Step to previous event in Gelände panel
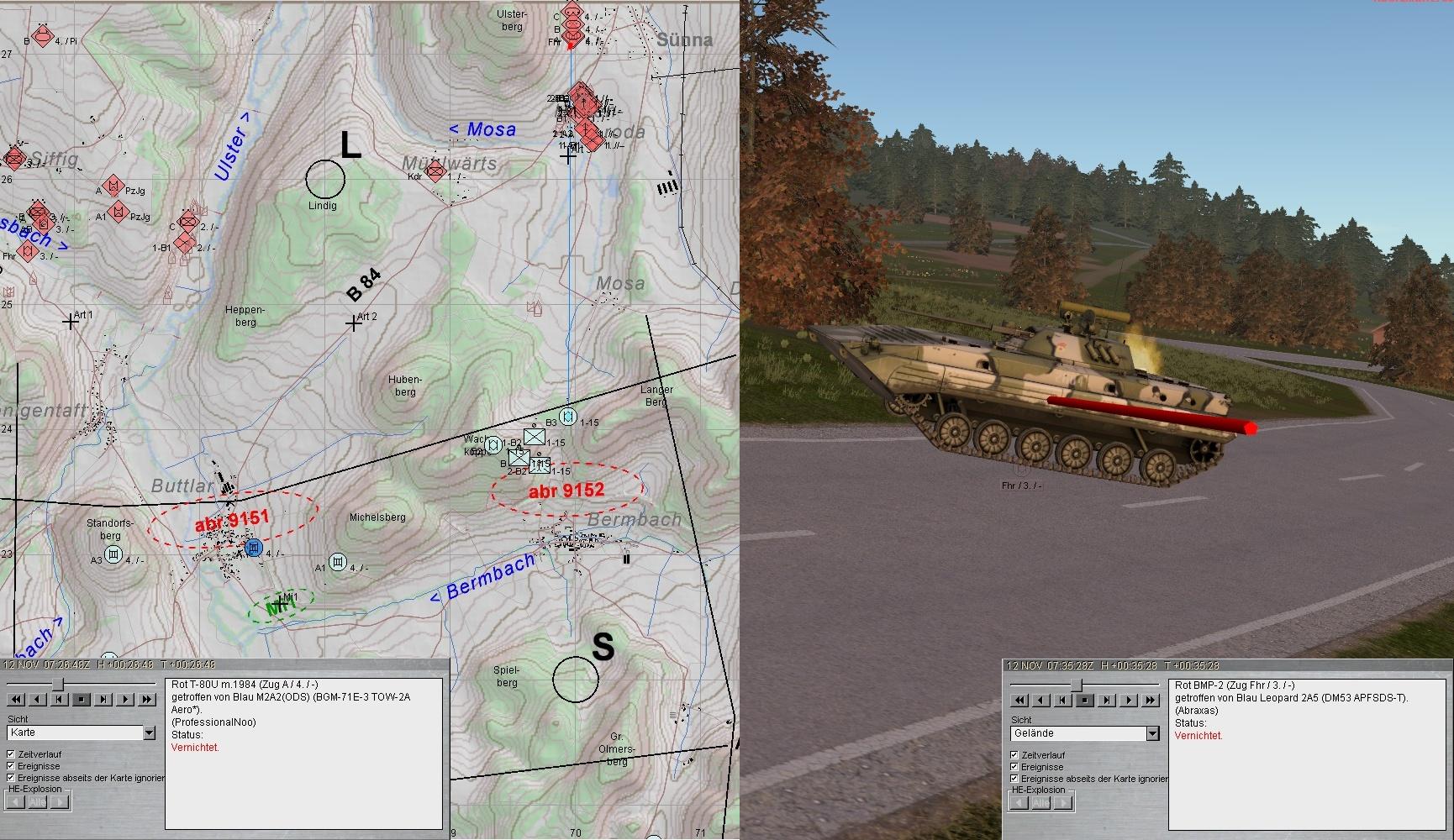 (1063, 700)
